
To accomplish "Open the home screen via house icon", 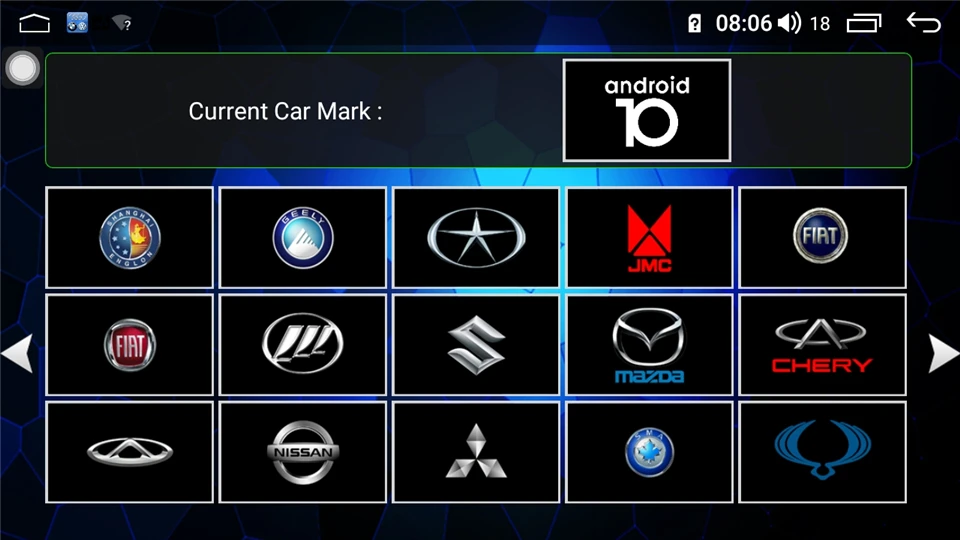I will point(34,23).
